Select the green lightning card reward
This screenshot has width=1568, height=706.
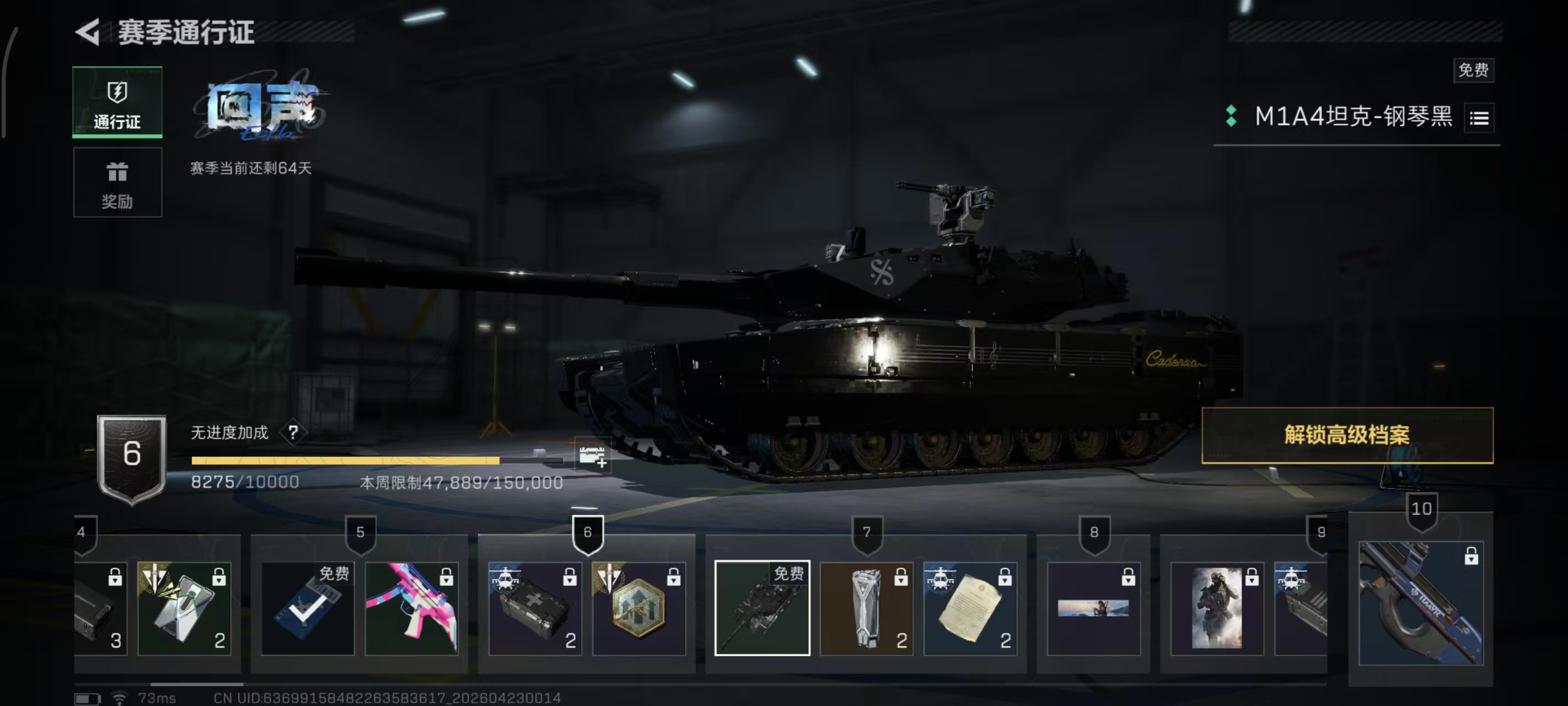coord(185,608)
